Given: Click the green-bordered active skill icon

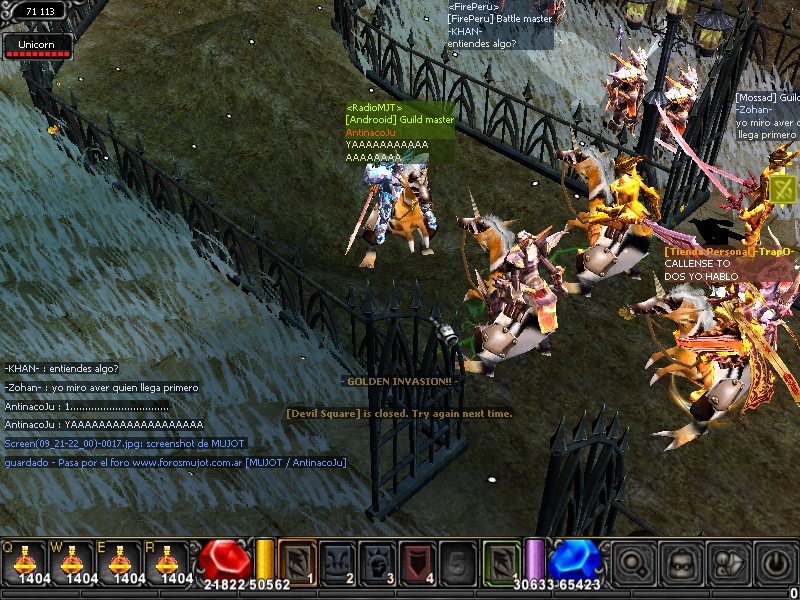Looking at the screenshot, I should click(x=501, y=562).
